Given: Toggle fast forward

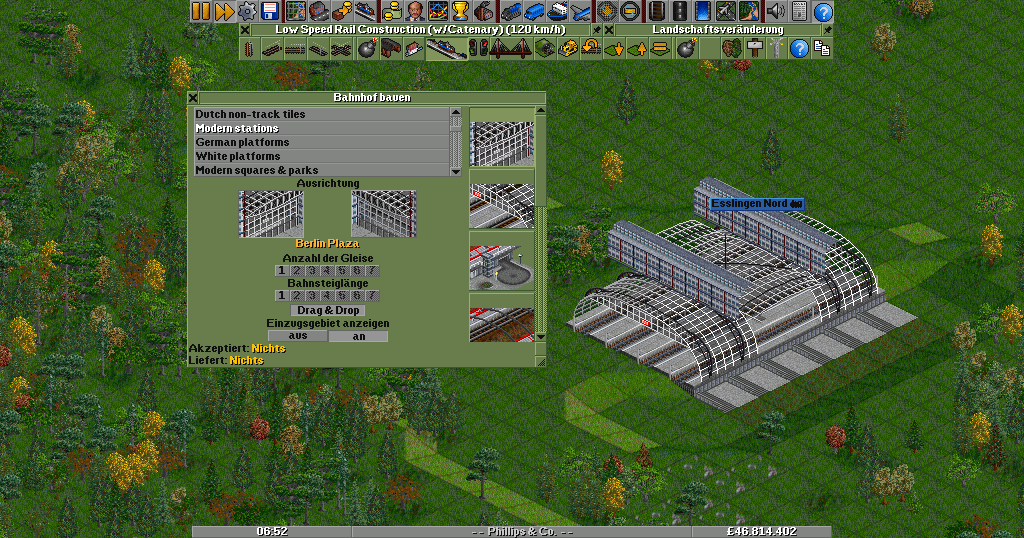Looking at the screenshot, I should pyautogui.click(x=223, y=11).
